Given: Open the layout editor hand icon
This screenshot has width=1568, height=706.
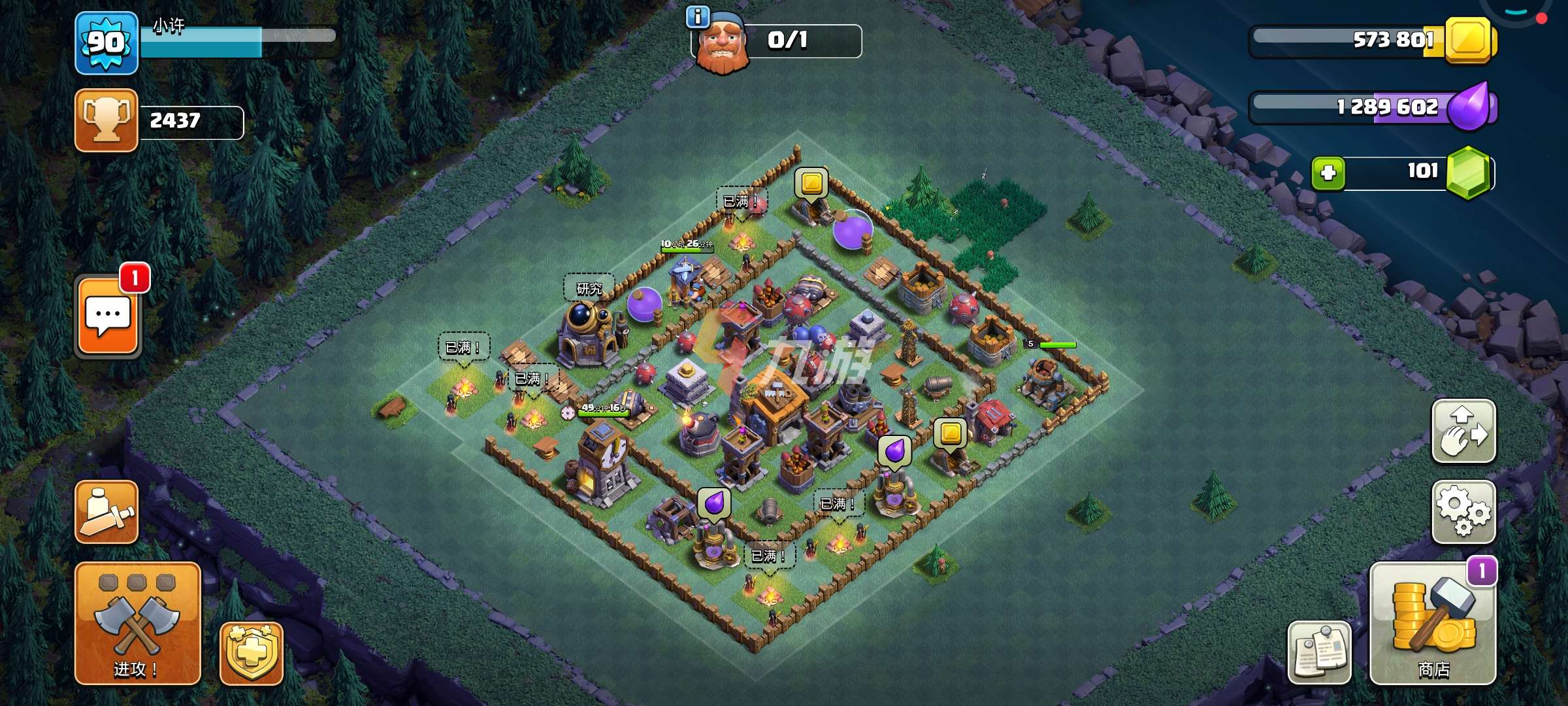Looking at the screenshot, I should click(1463, 431).
